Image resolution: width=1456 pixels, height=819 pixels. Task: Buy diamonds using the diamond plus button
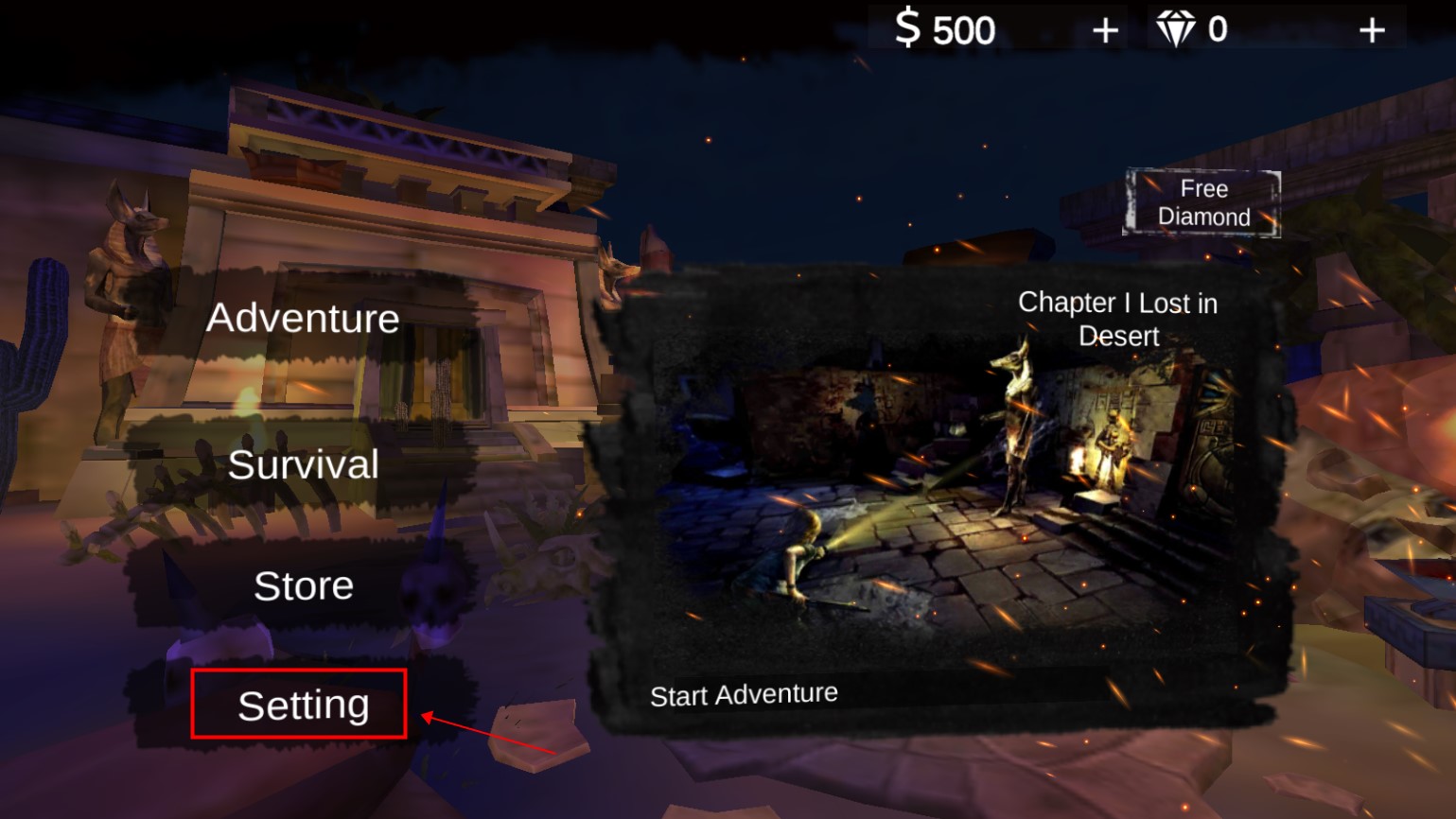(1372, 31)
